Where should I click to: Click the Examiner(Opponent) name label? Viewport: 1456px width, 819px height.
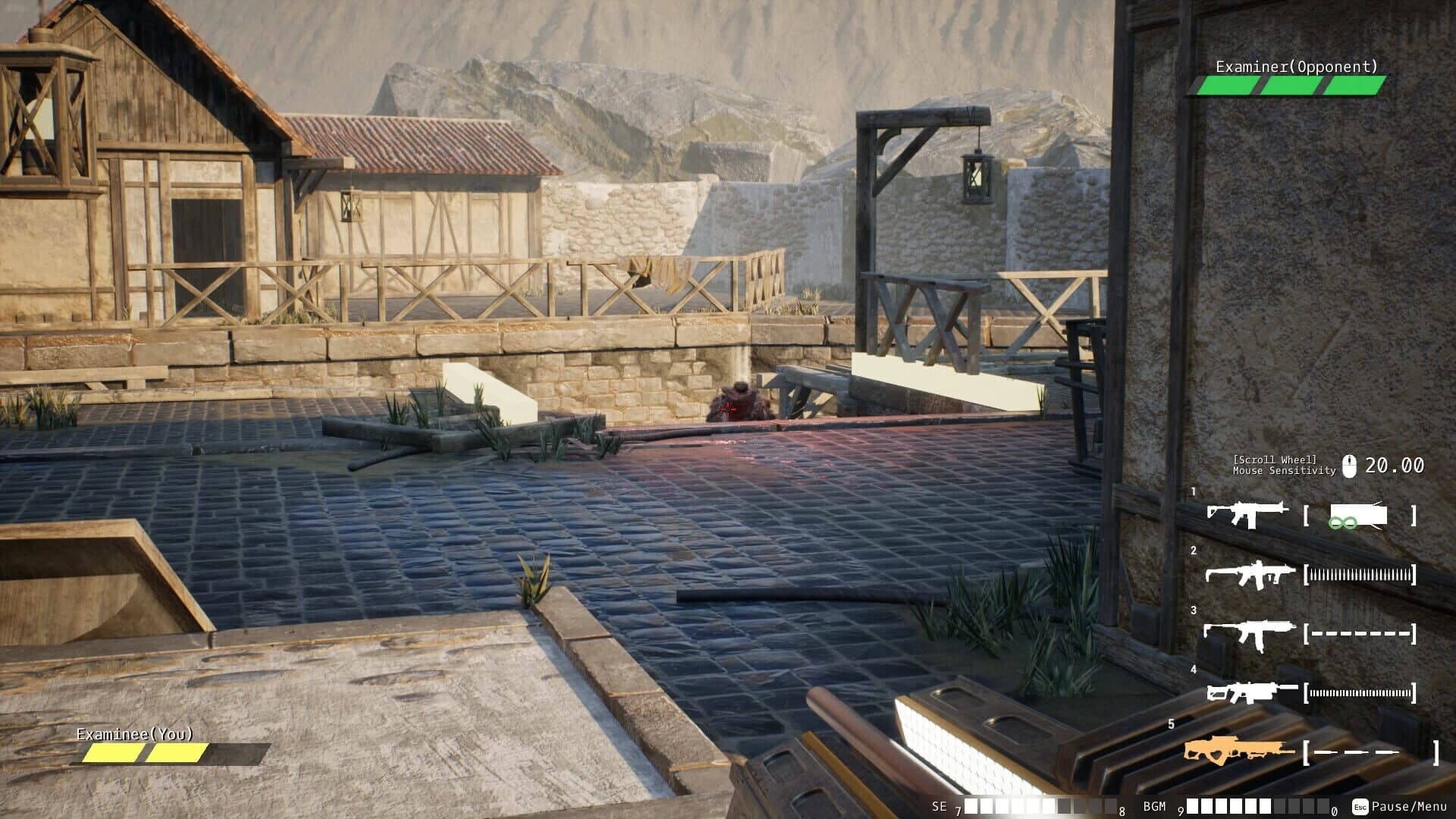click(1297, 67)
